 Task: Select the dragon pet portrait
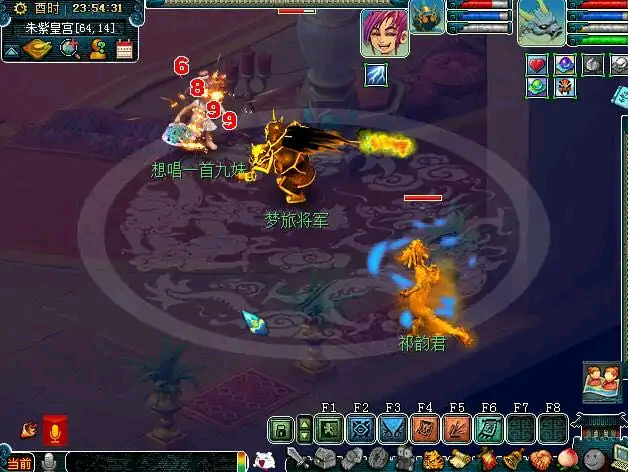click(541, 22)
